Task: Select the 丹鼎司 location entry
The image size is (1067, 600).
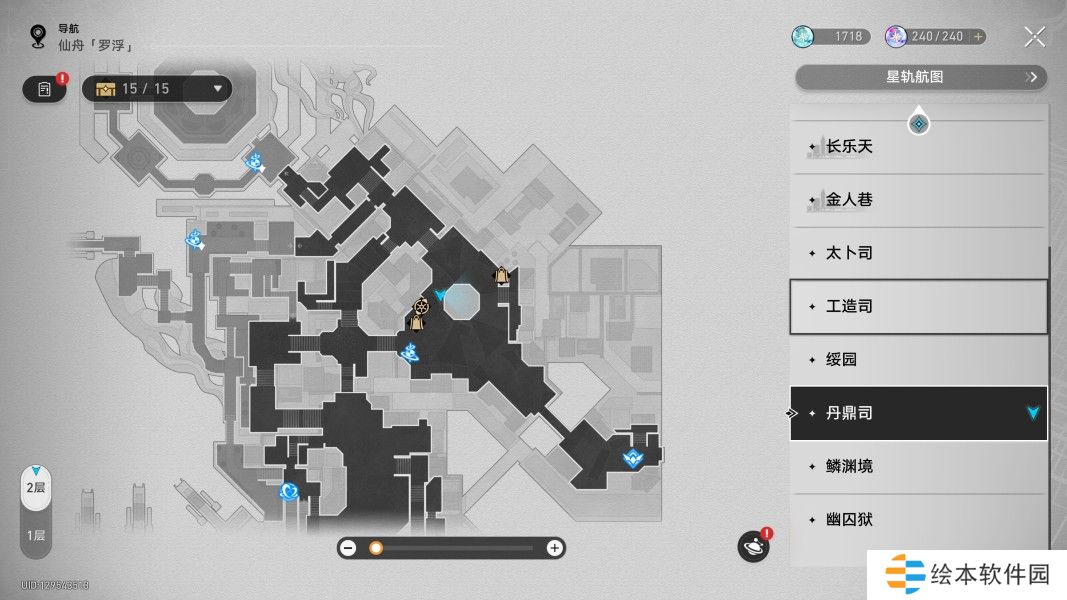Action: [918, 413]
